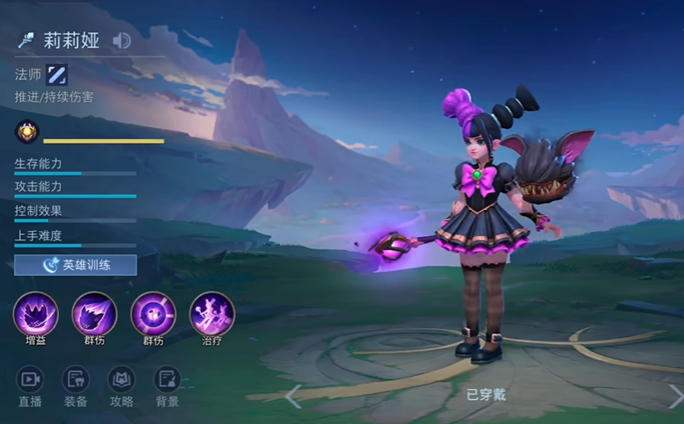The height and width of the screenshot is (424, 684).
Task: Click the hero mastery badge icon
Action: tap(26, 132)
